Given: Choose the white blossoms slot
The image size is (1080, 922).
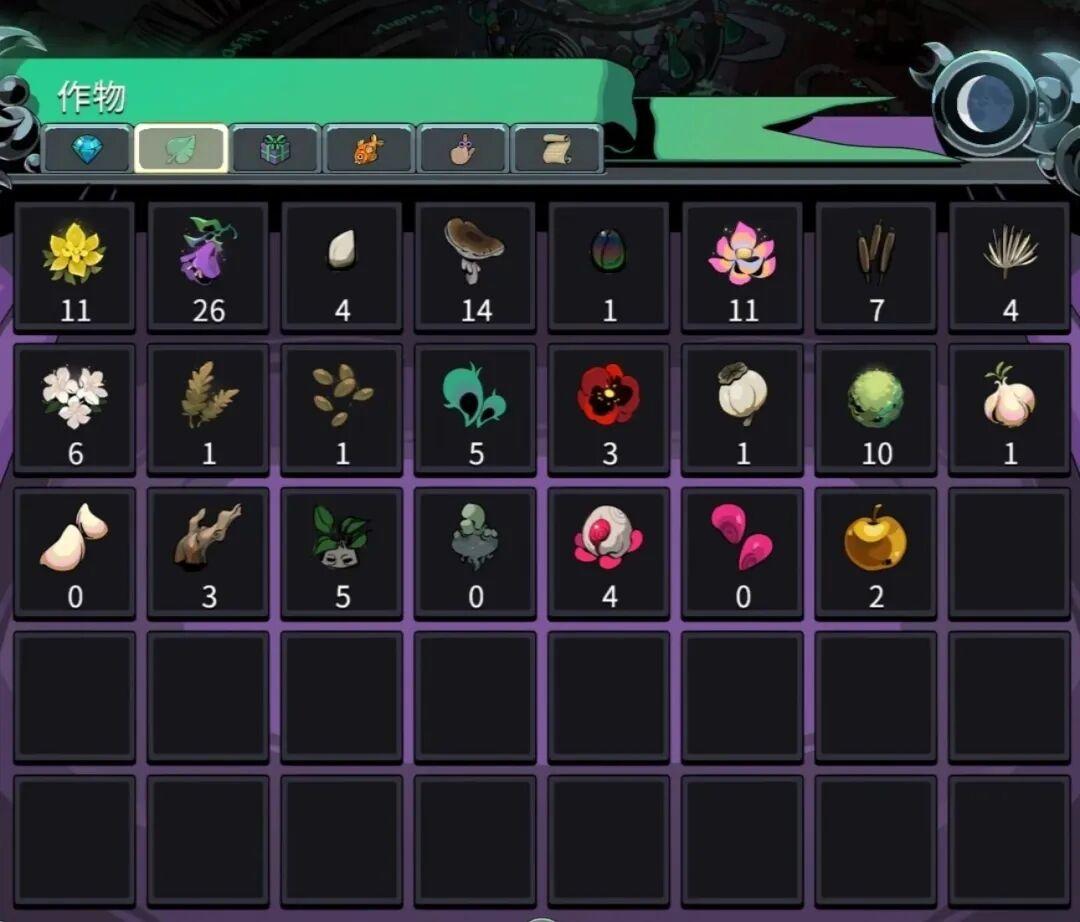Looking at the screenshot, I should tap(75, 410).
